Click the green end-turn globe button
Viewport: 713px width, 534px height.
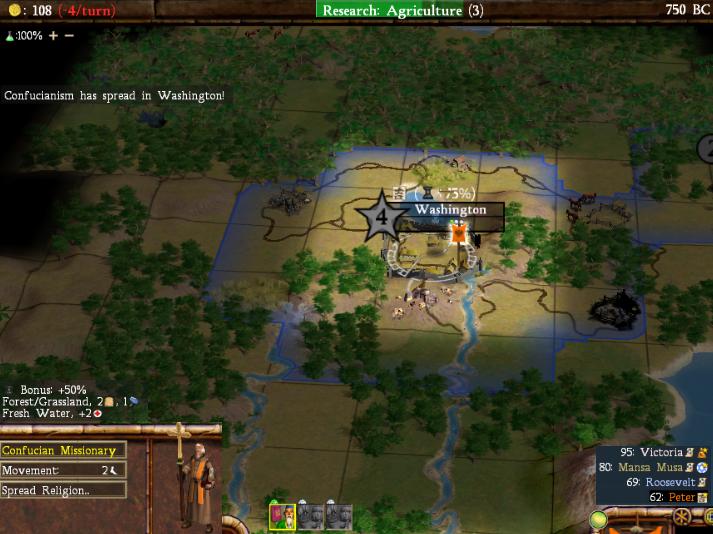pyautogui.click(x=600, y=520)
